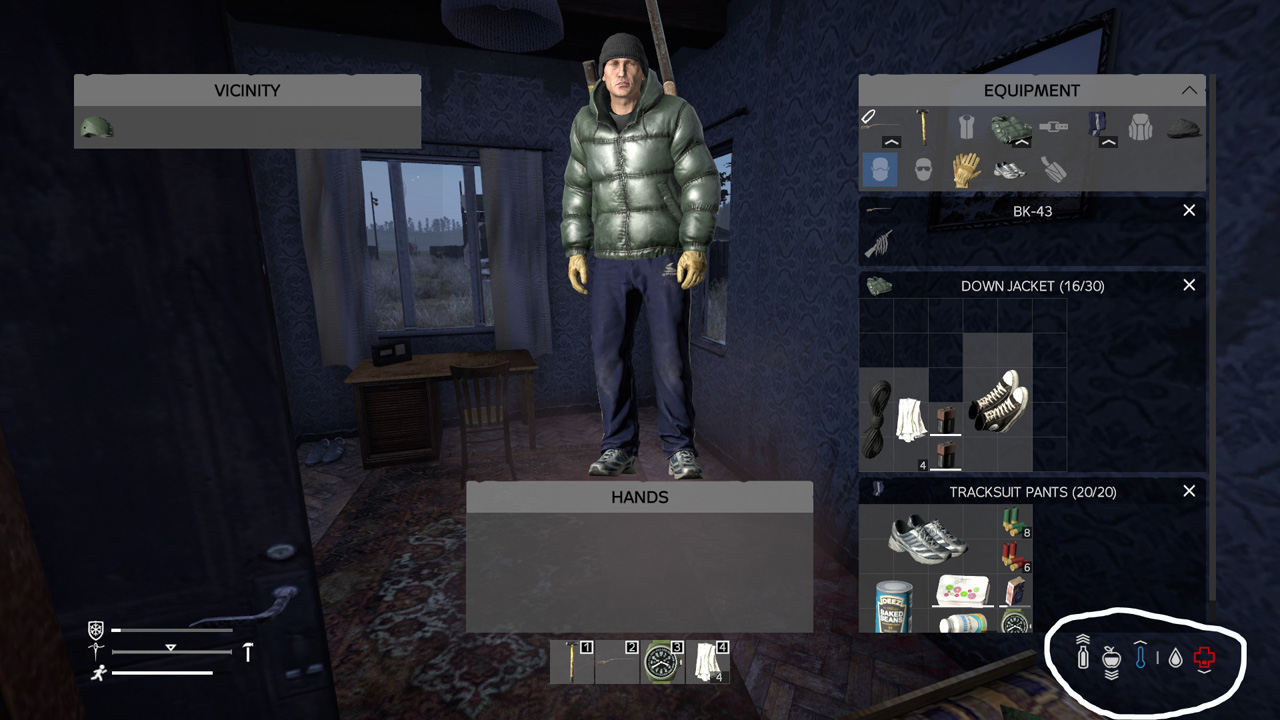Open the red cross health status icon
1280x720 pixels.
tap(1205, 657)
